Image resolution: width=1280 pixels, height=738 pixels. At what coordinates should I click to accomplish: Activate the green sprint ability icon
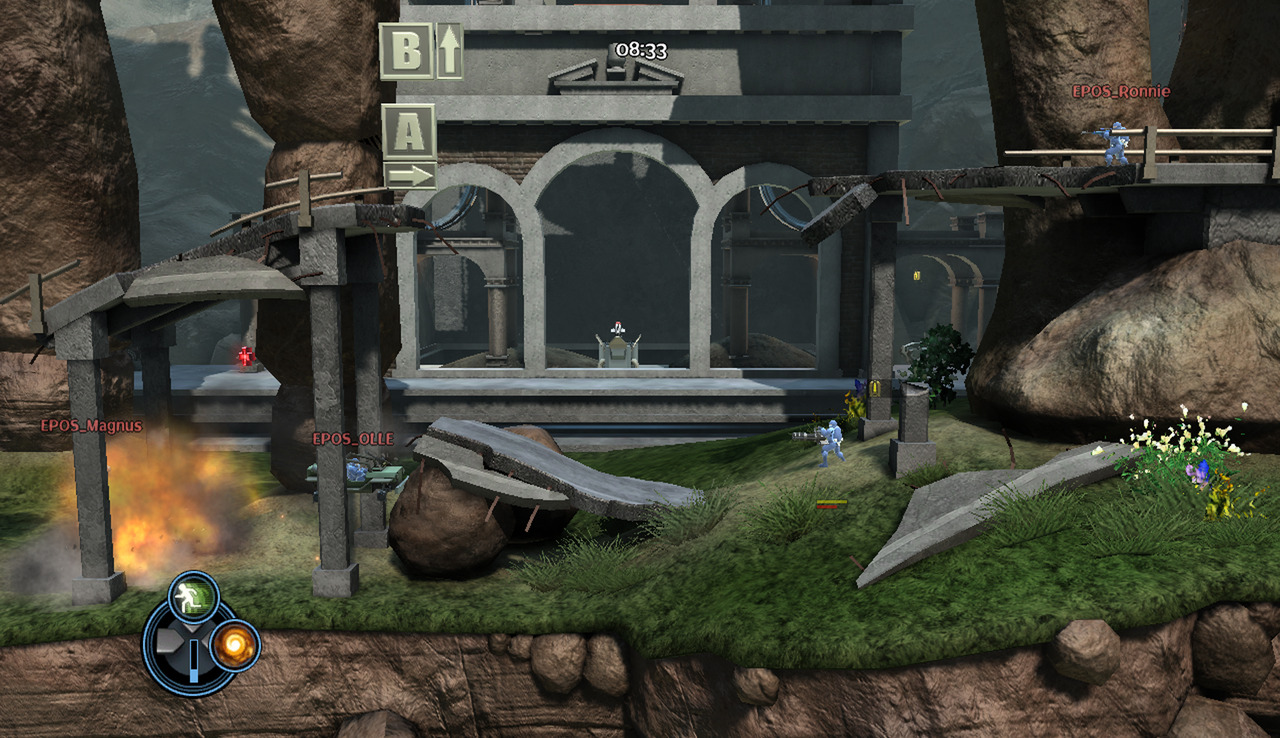point(193,597)
